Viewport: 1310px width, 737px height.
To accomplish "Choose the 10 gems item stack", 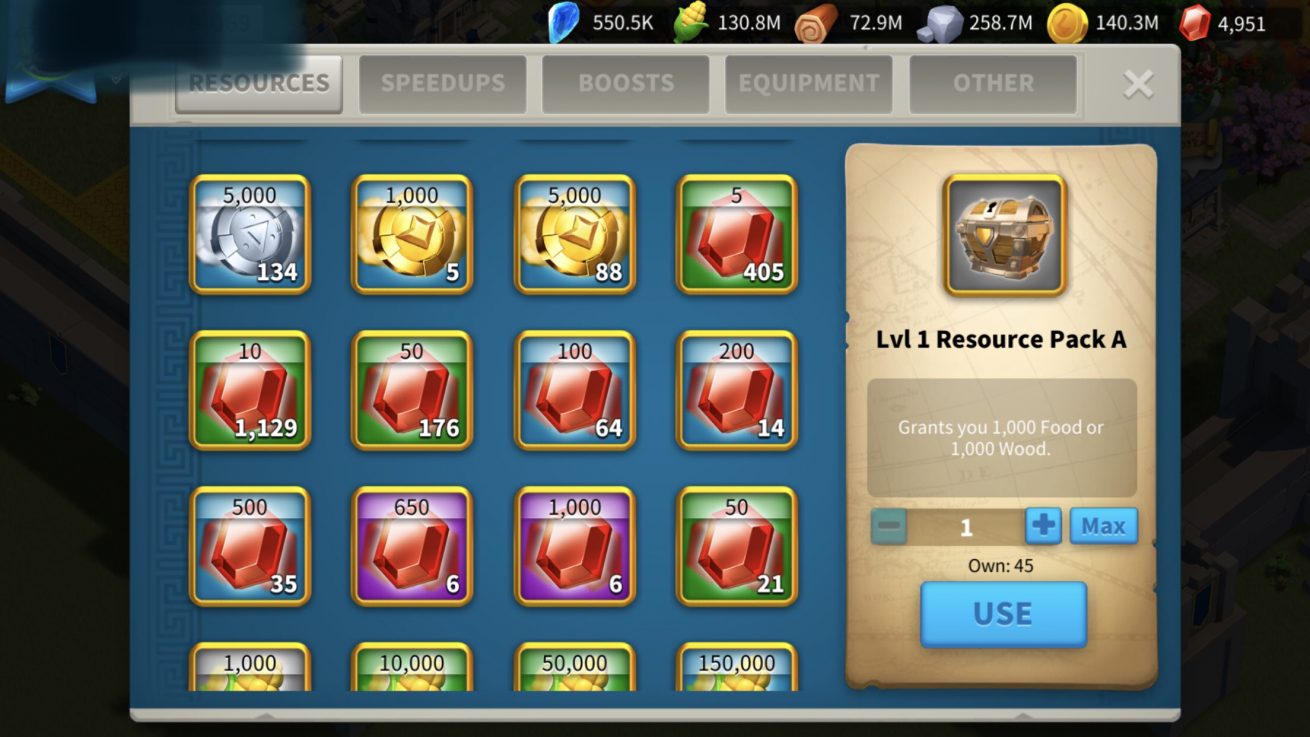I will [250, 390].
